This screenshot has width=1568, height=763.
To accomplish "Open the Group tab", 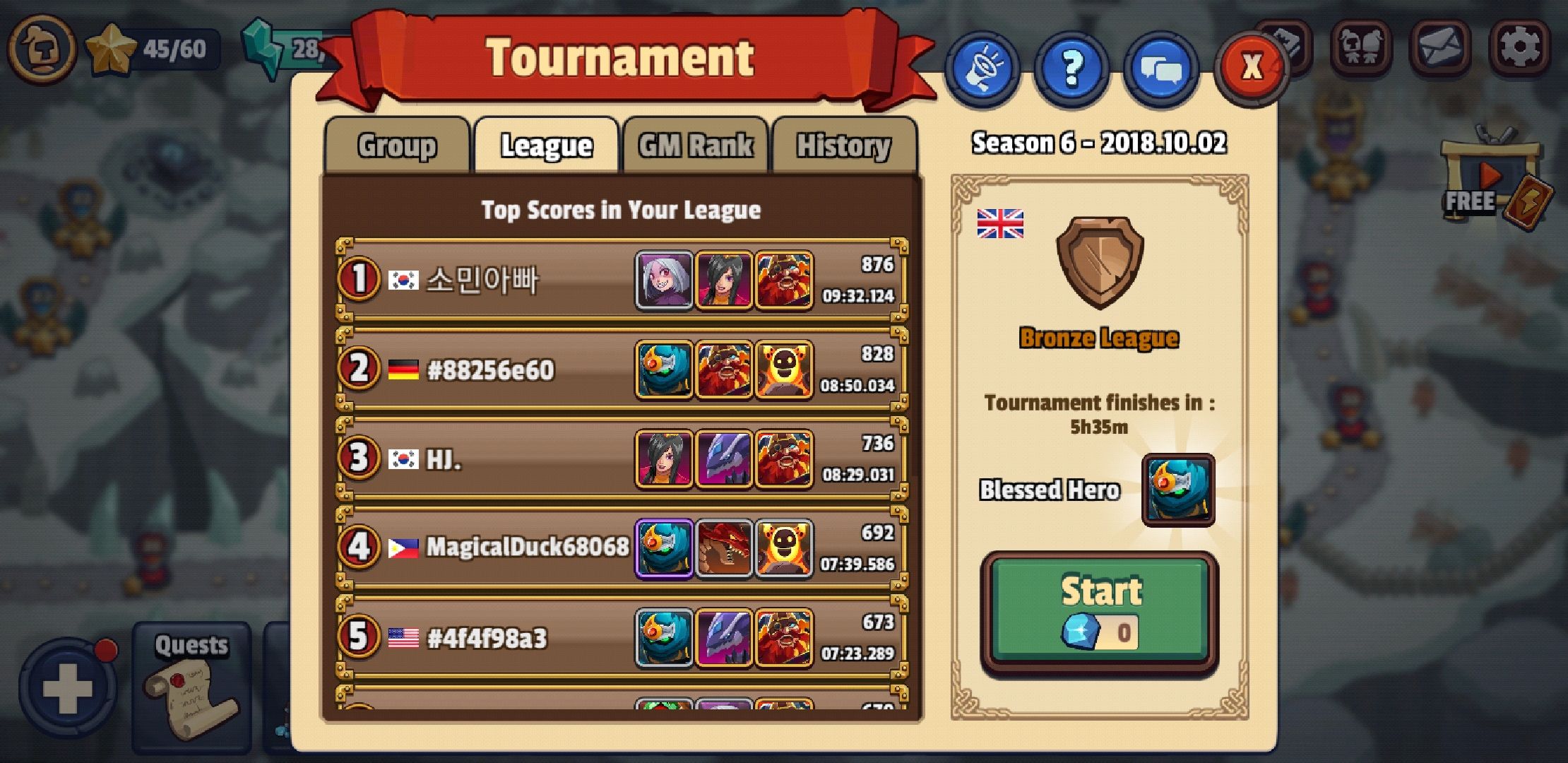I will click(x=397, y=145).
